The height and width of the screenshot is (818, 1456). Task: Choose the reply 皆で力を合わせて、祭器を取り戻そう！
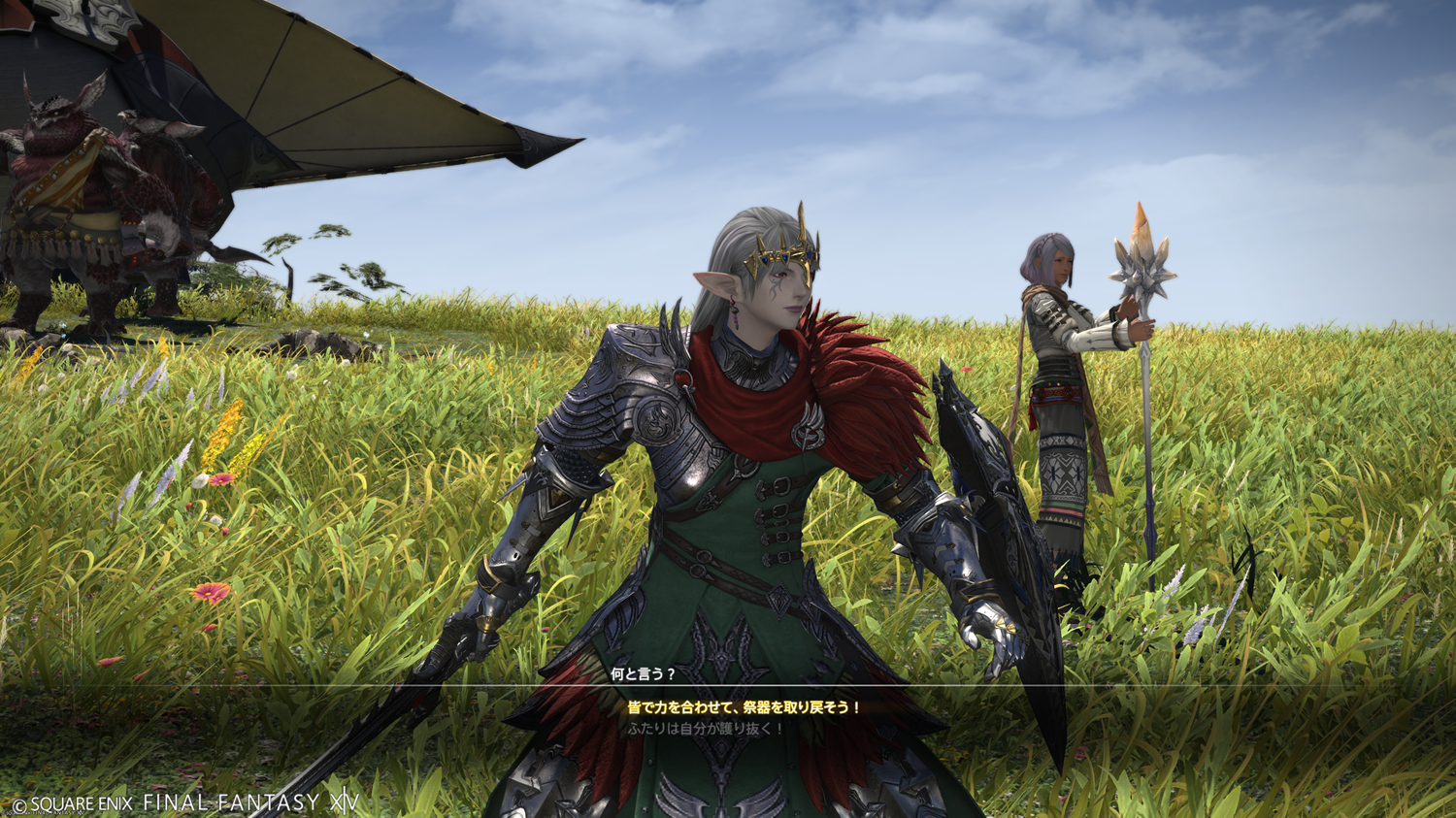744,708
